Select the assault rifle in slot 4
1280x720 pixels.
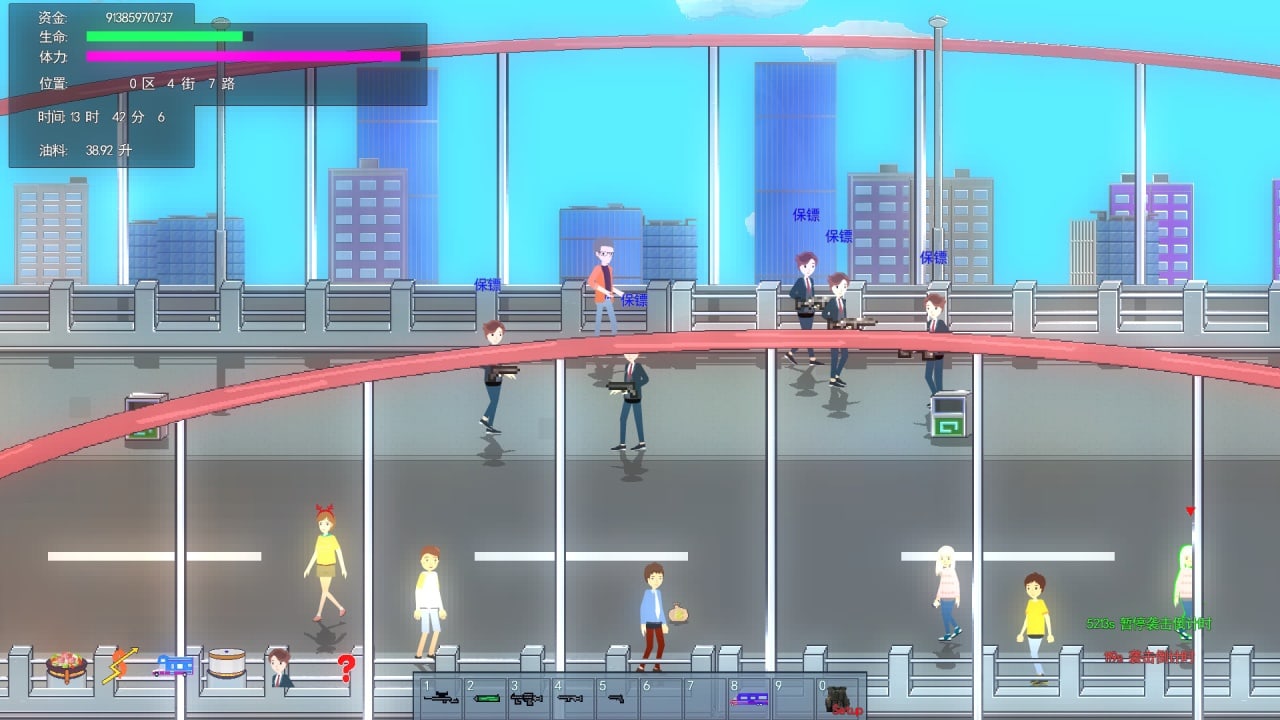pos(571,698)
